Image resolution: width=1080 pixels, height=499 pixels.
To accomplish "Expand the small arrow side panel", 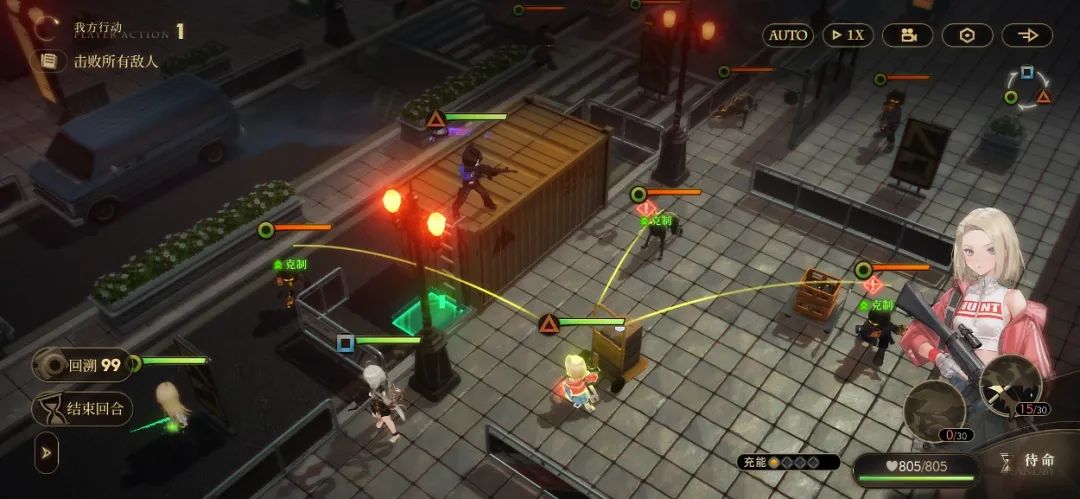I will click(46, 452).
